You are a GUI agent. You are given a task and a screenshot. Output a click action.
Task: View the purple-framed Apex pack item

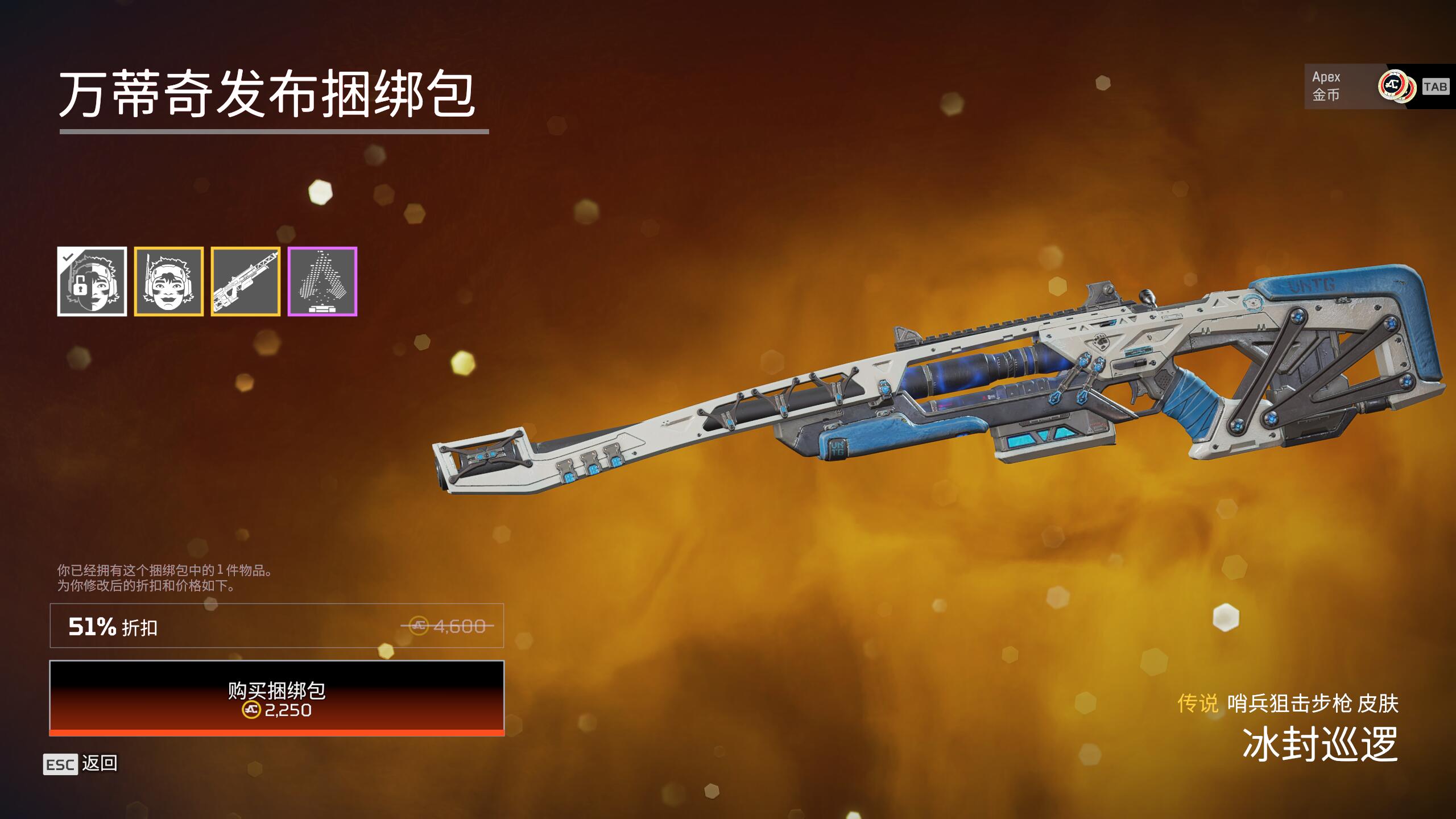pyautogui.click(x=322, y=282)
